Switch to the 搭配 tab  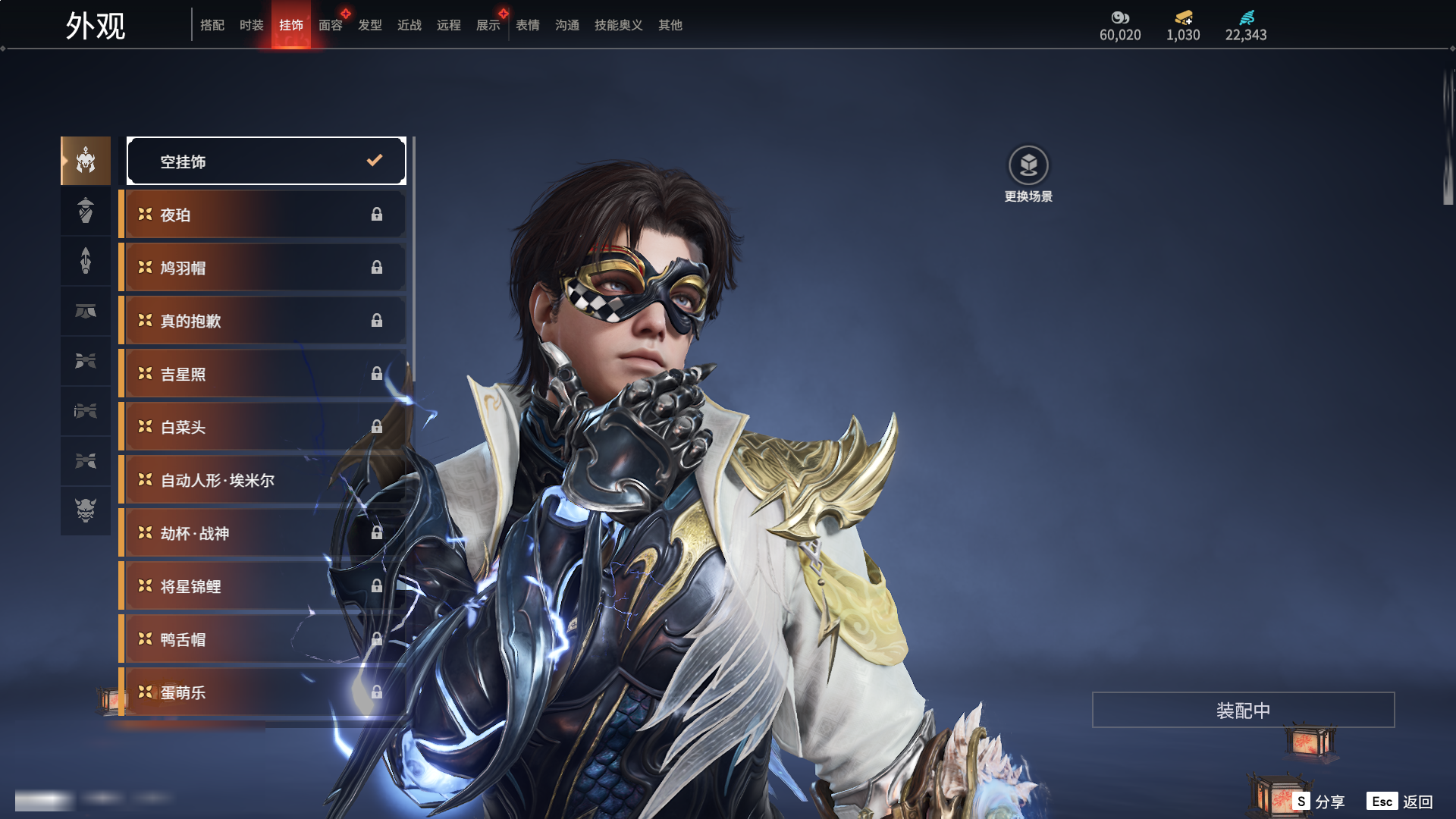coord(212,25)
